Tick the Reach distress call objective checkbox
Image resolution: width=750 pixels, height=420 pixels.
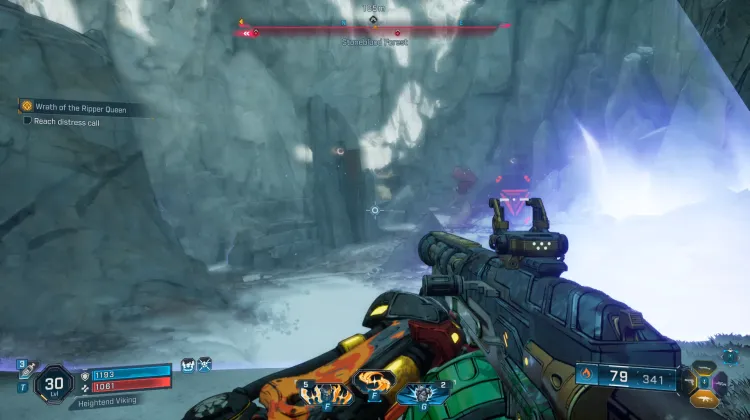pos(27,120)
